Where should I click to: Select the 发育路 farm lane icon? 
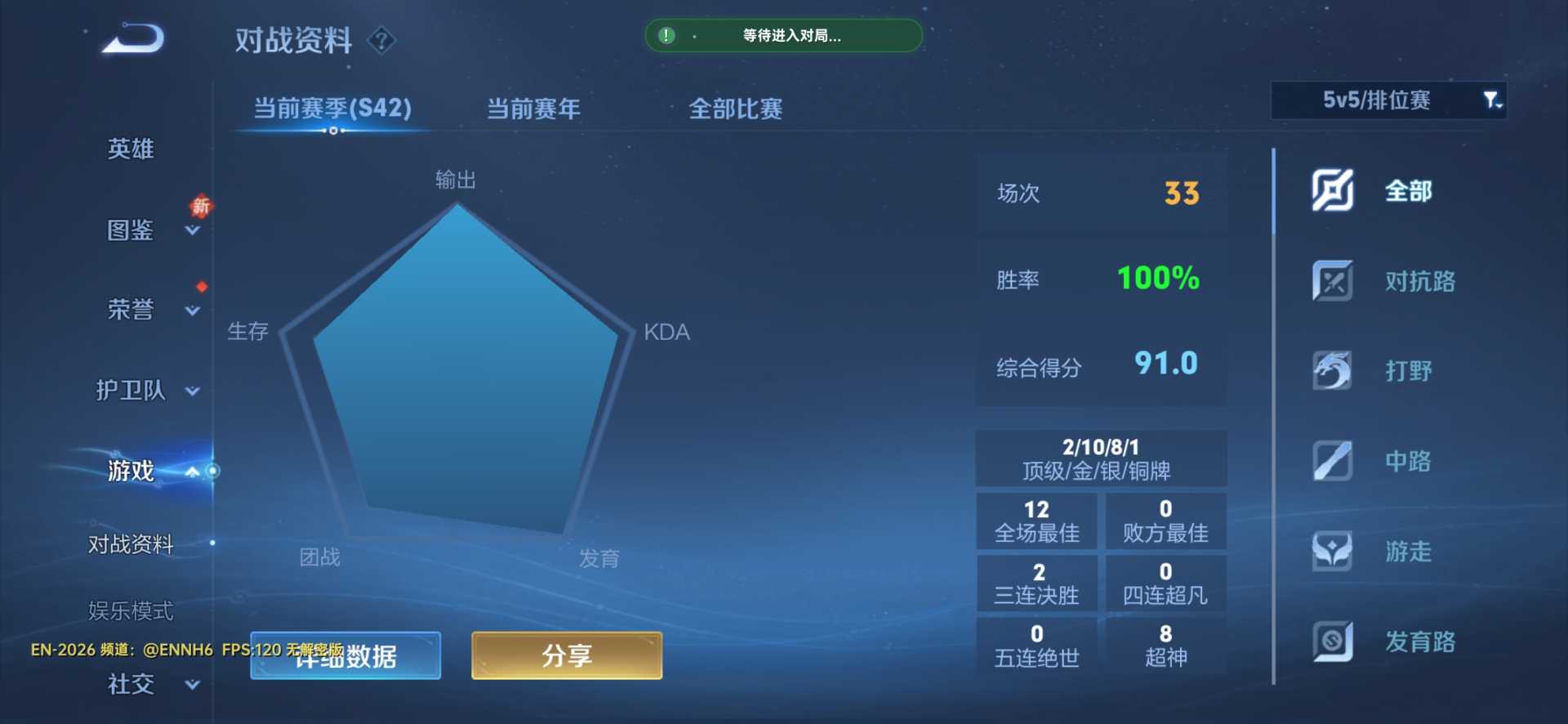click(1331, 641)
